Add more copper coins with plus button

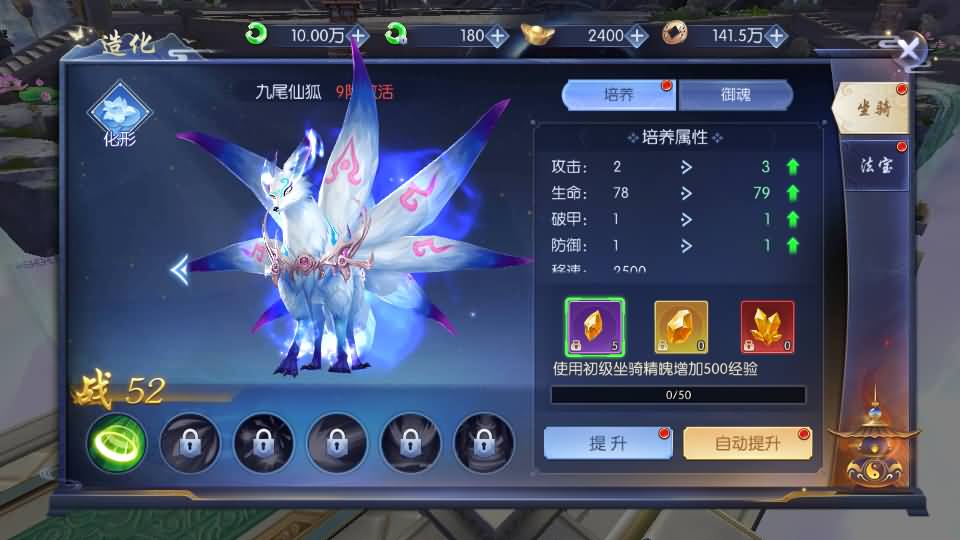pos(775,35)
